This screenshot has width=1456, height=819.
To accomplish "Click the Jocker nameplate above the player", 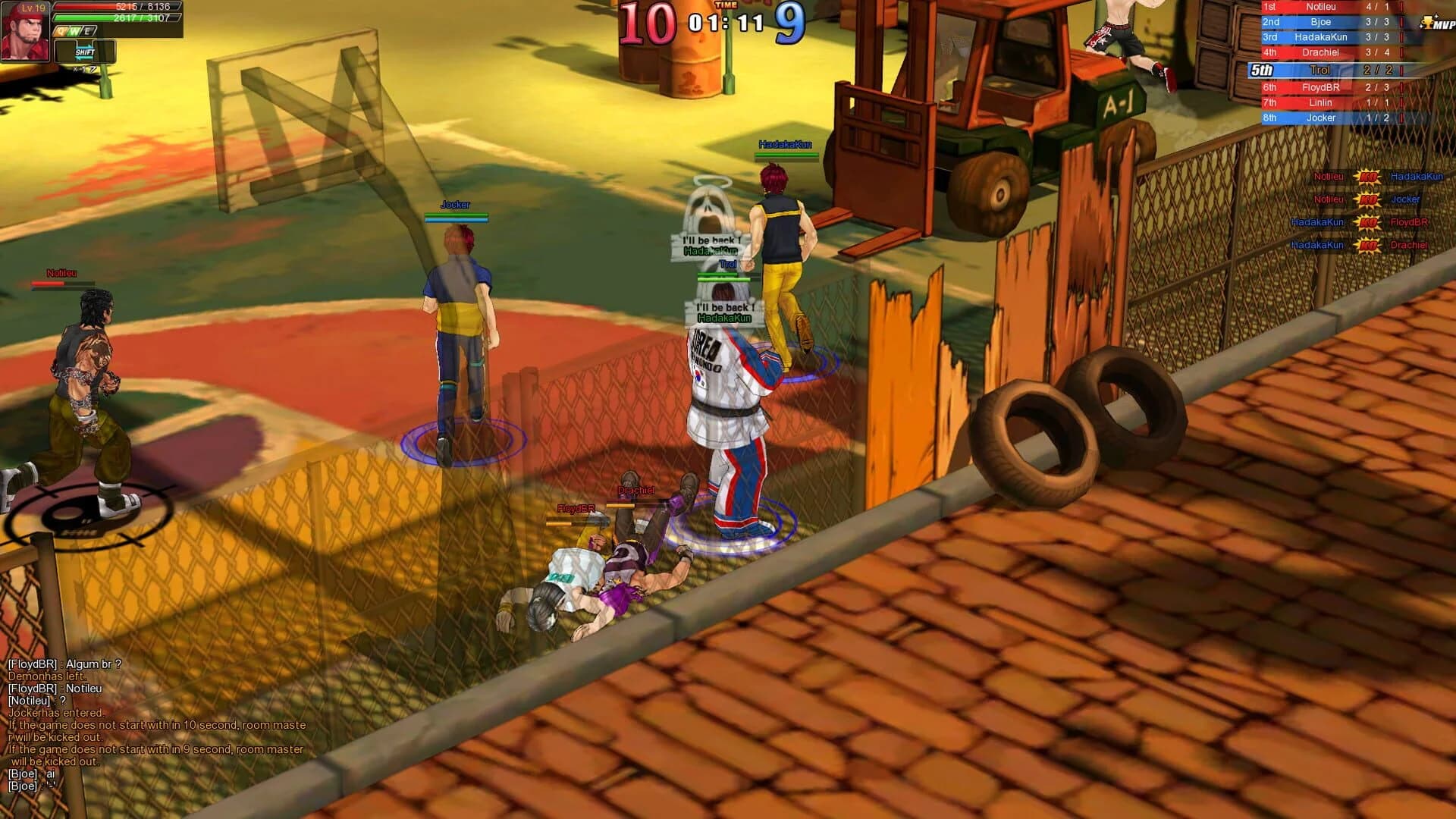I will 456,203.
